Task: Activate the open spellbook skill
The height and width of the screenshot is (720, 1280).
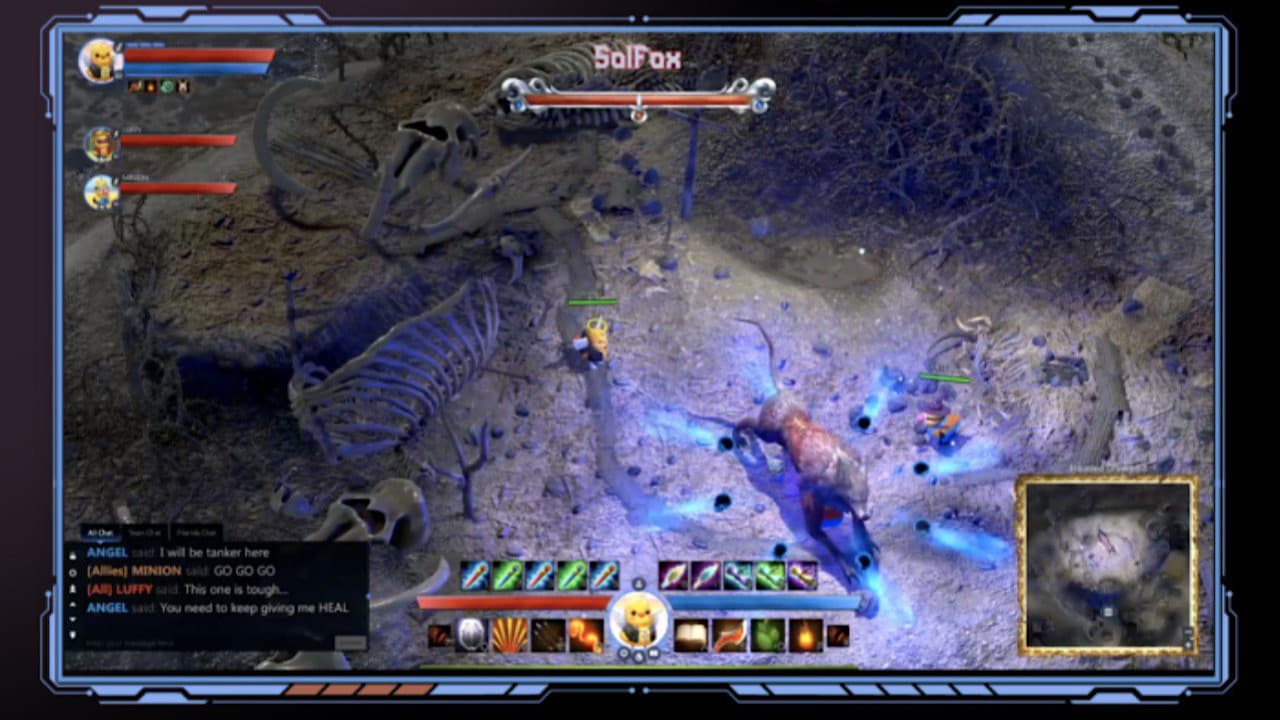Action: [x=690, y=635]
